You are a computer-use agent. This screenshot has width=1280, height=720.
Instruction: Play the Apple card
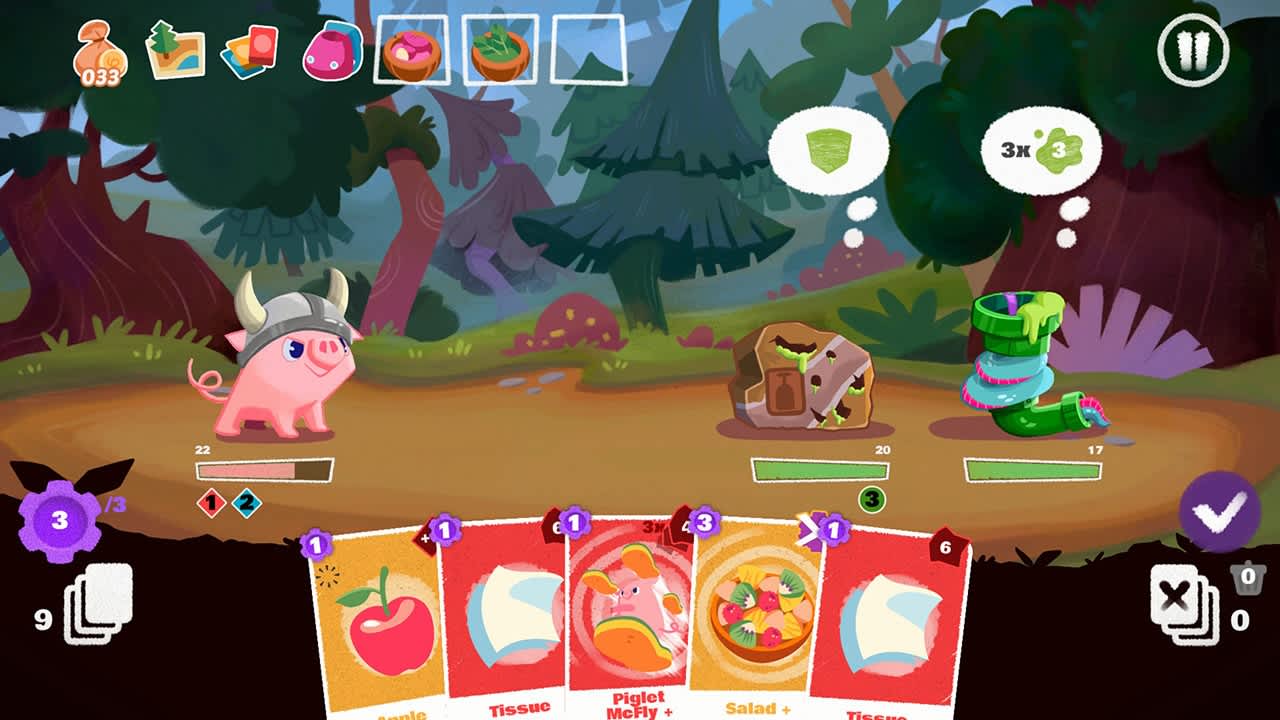380,630
